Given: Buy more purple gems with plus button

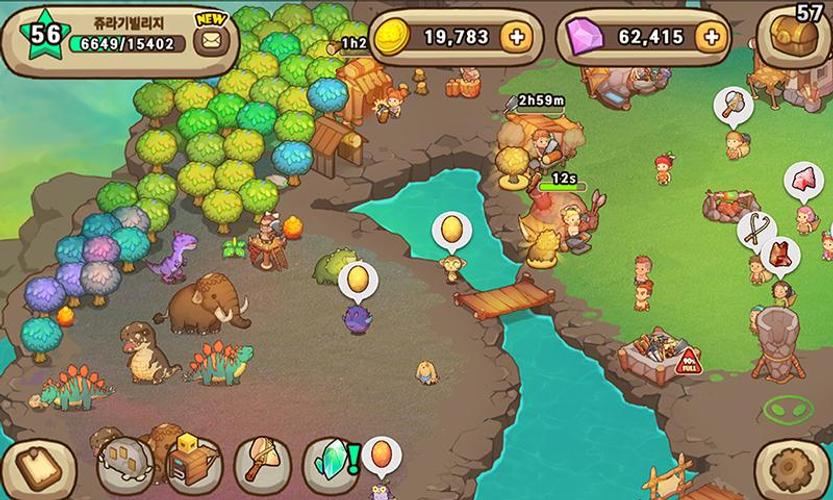Looking at the screenshot, I should pyautogui.click(x=710, y=38).
